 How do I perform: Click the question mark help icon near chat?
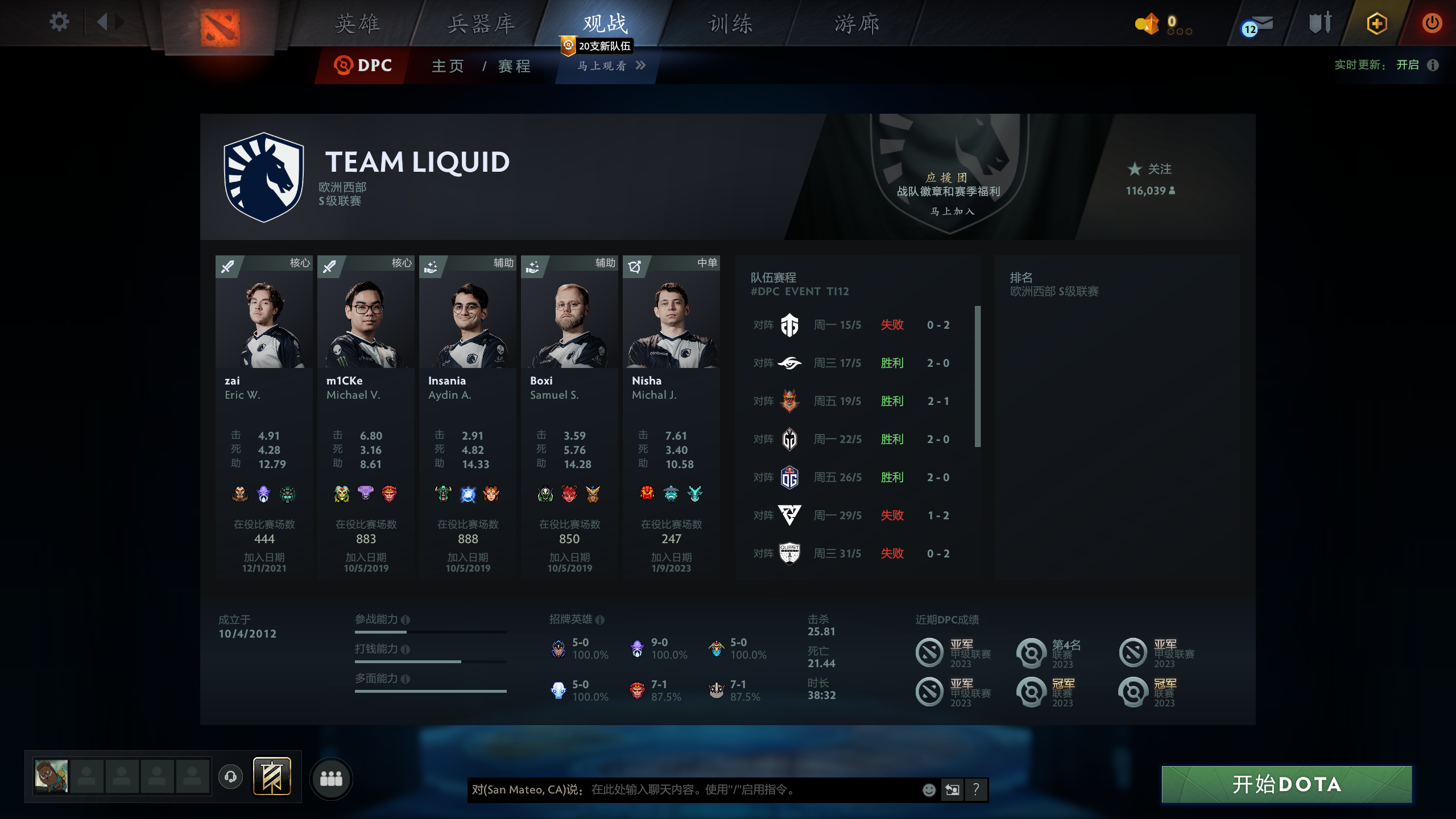click(x=977, y=789)
